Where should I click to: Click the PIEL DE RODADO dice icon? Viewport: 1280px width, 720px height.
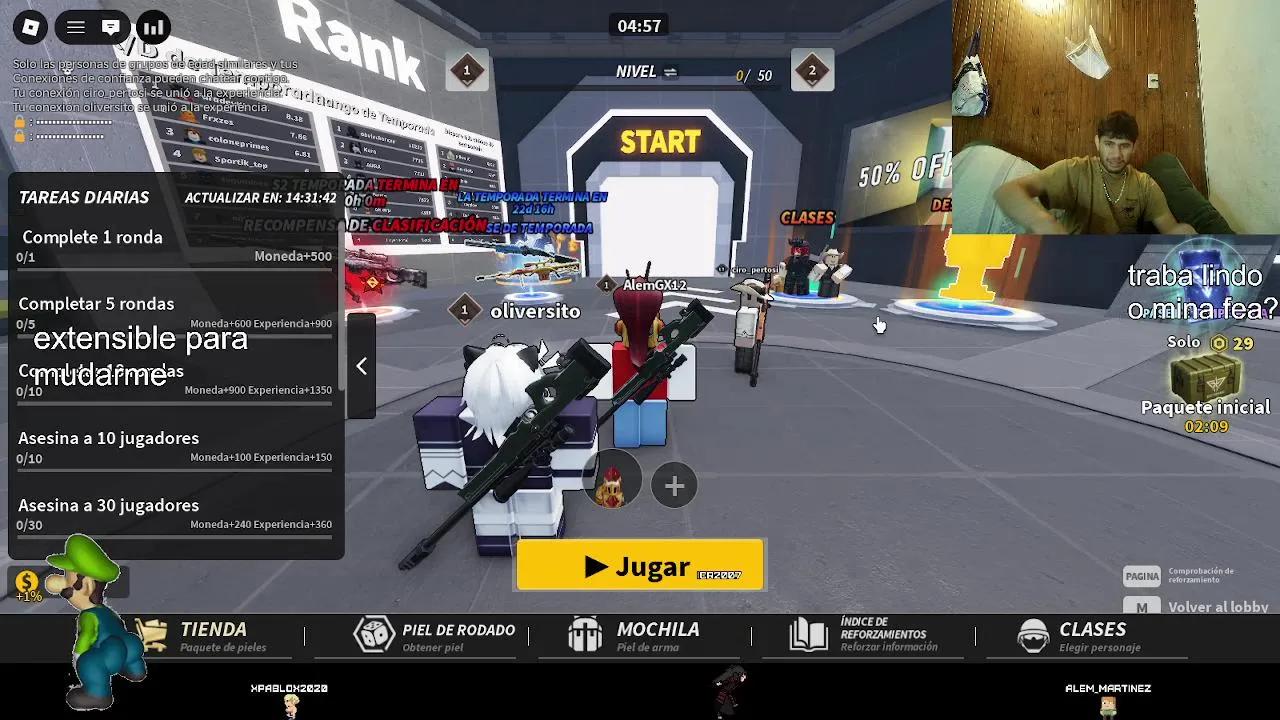coord(374,634)
